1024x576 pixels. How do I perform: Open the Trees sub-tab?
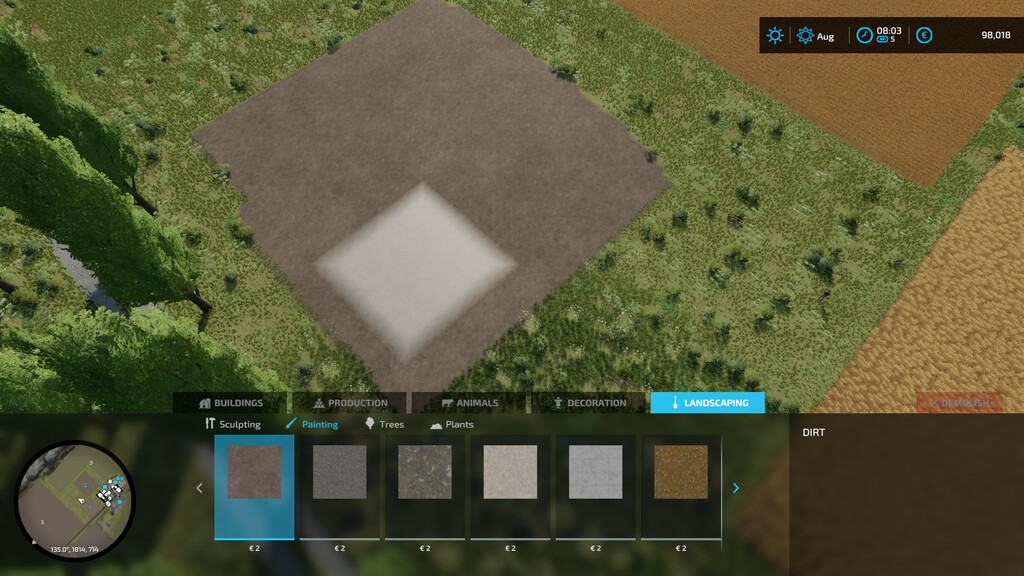(x=384, y=424)
